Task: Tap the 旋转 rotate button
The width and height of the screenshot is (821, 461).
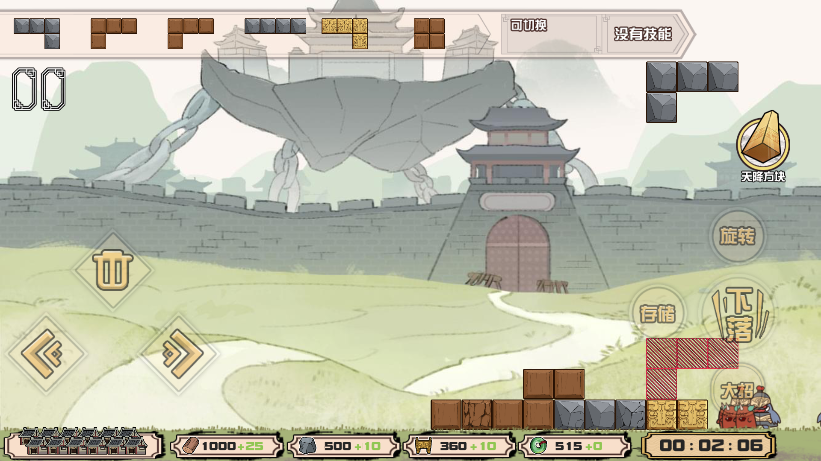Action: point(738,237)
